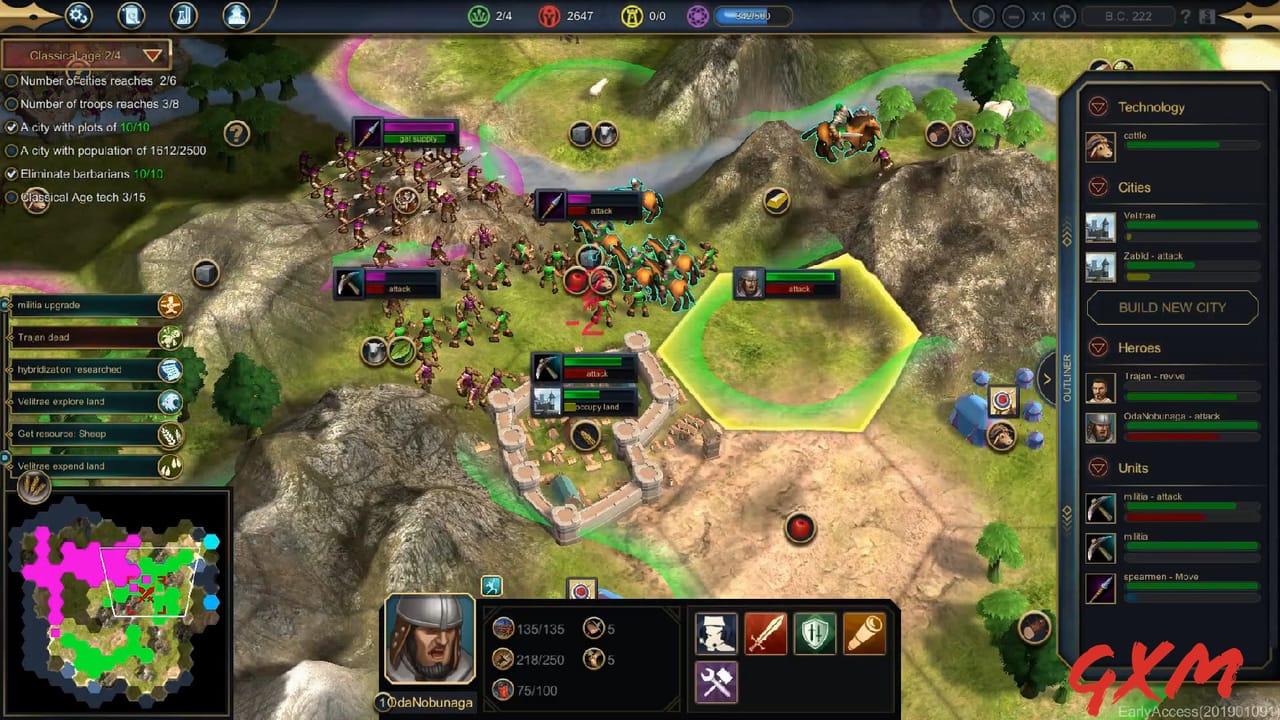This screenshot has height=720, width=1280.
Task: Expand the Classical Age quest dropdown
Action: tap(152, 55)
